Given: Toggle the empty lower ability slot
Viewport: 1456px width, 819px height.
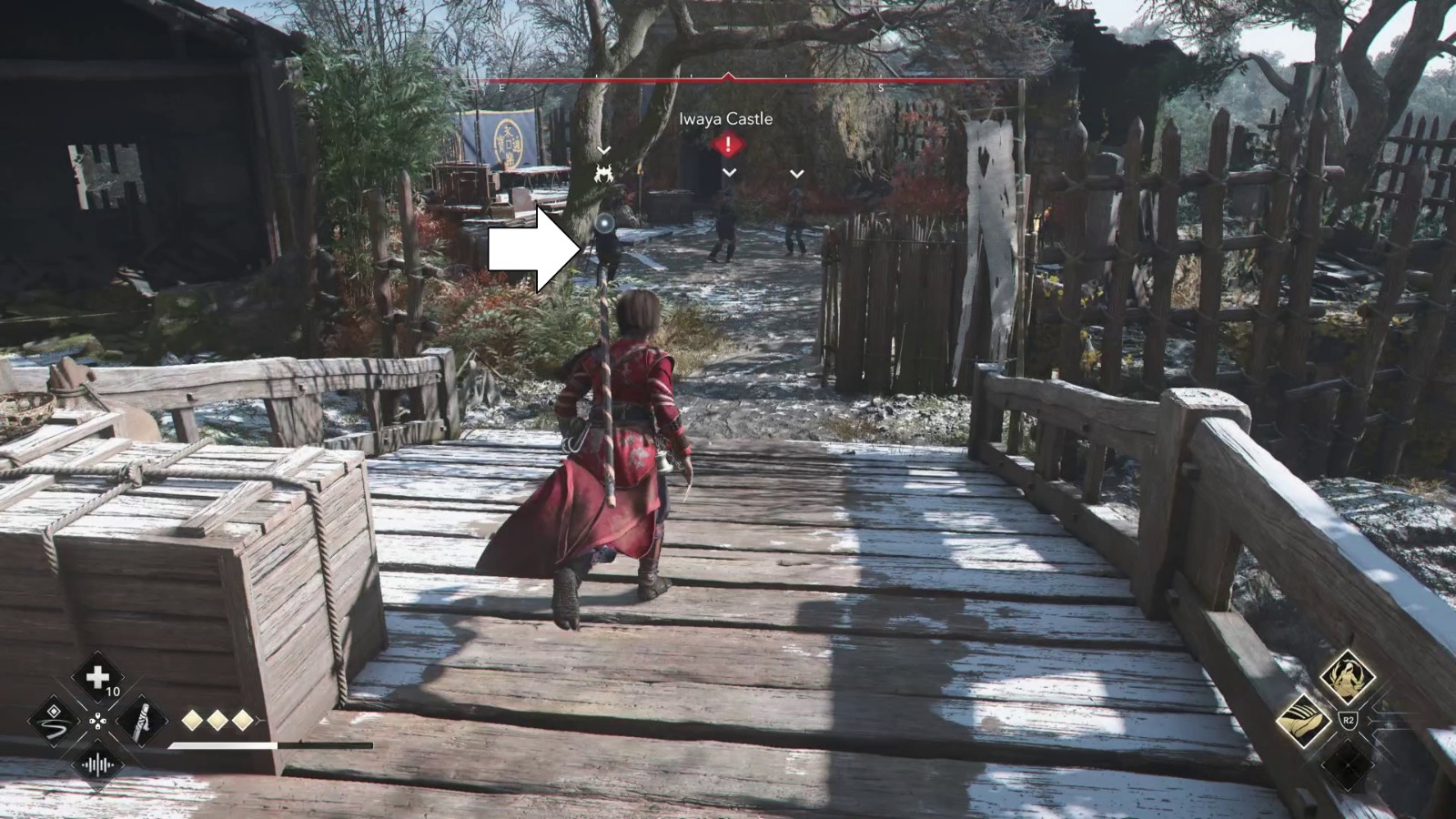Looking at the screenshot, I should coord(1348,766).
